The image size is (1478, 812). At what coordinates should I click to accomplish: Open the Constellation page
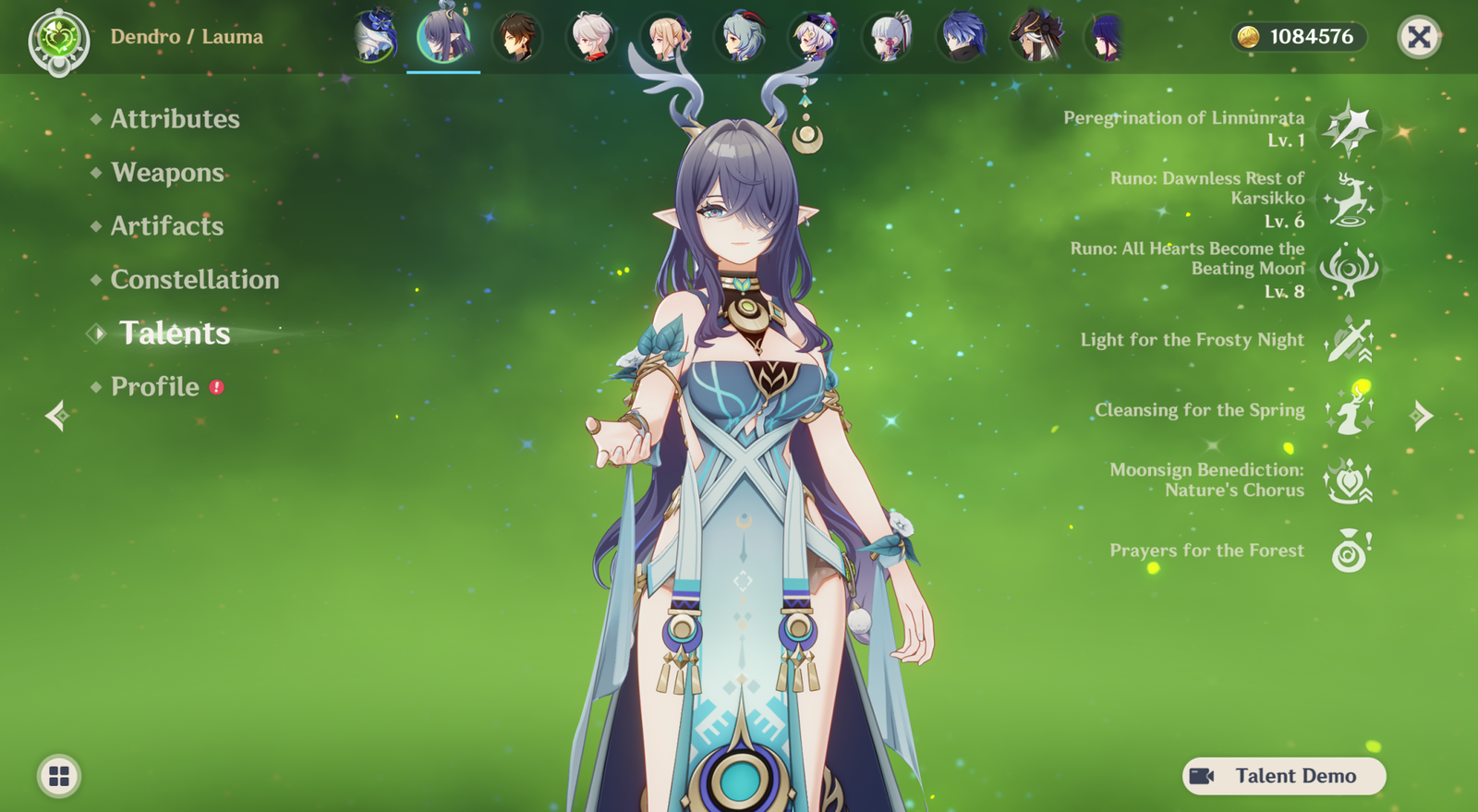tap(194, 280)
